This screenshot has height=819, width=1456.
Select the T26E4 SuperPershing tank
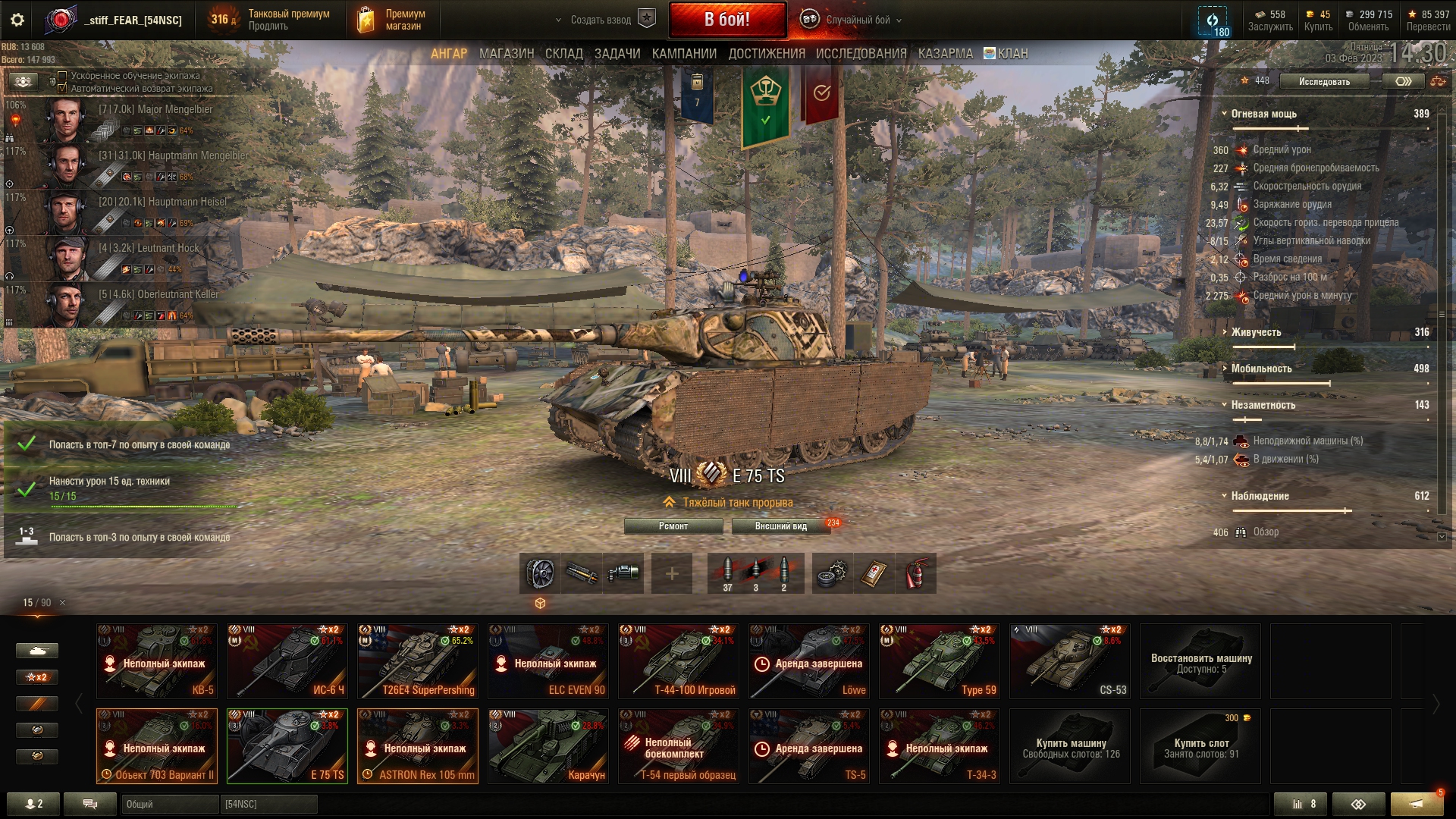coord(418,661)
